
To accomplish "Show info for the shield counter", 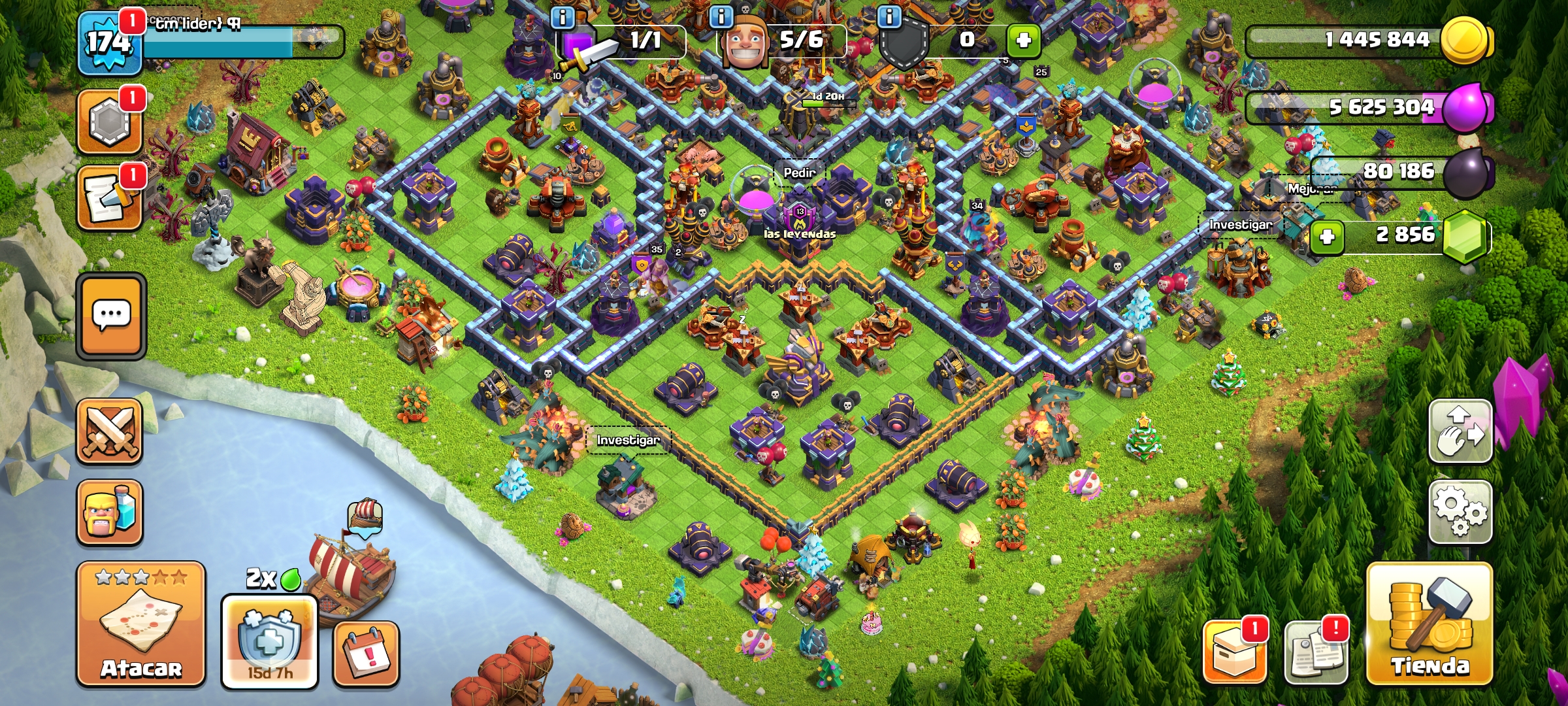I will pos(889,17).
